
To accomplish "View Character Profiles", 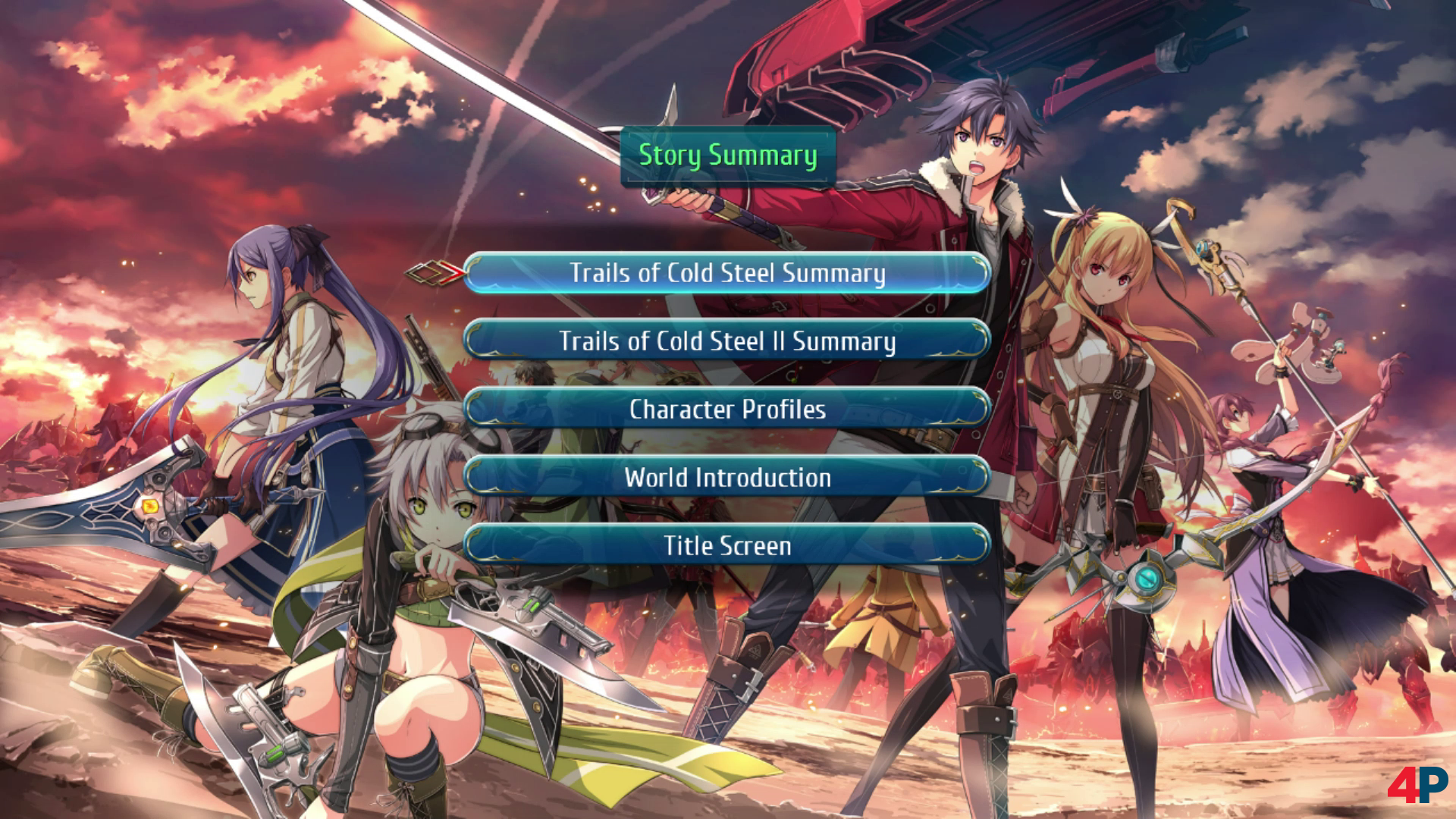I will coord(726,409).
